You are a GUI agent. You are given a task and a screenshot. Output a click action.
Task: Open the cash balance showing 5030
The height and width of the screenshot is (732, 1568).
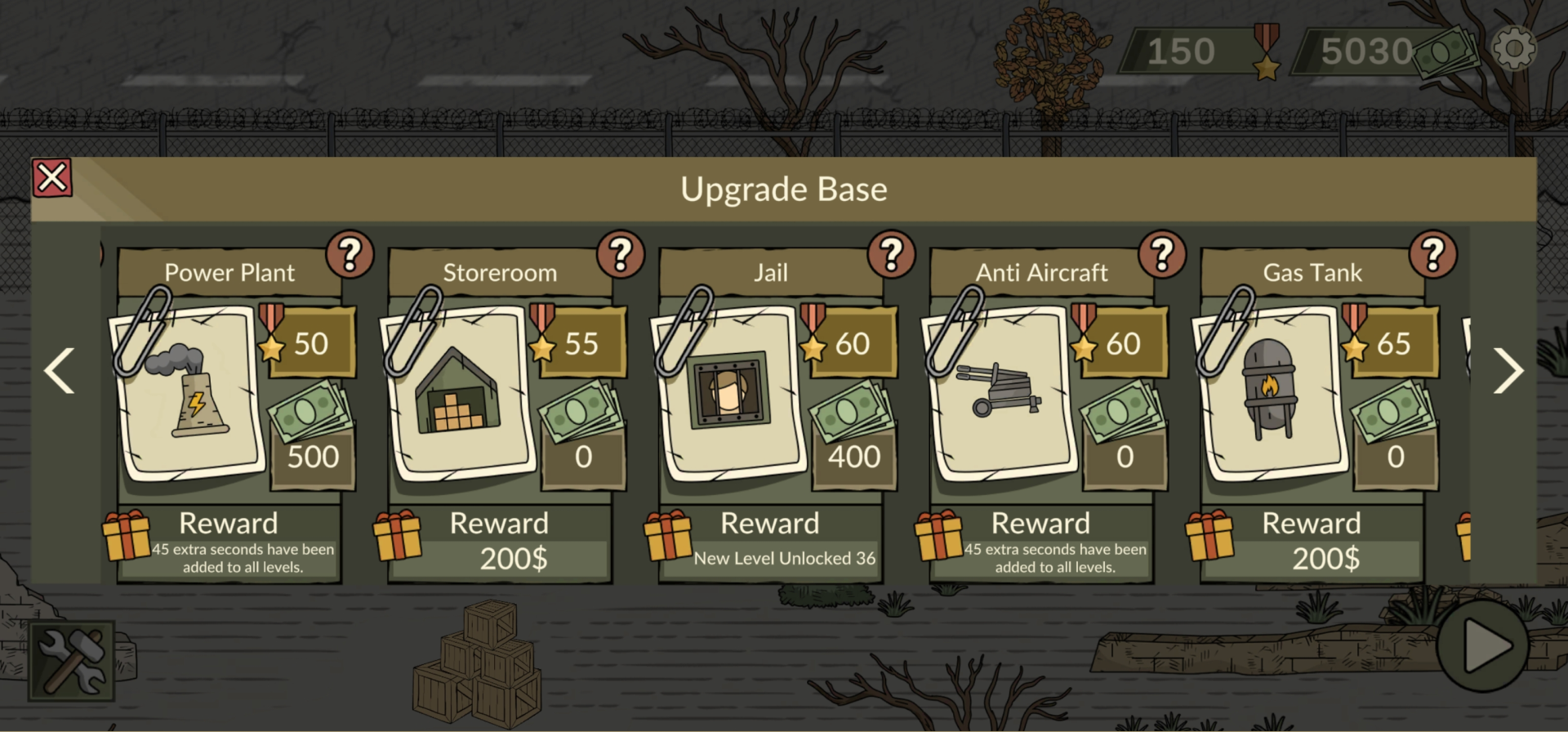(x=1364, y=49)
